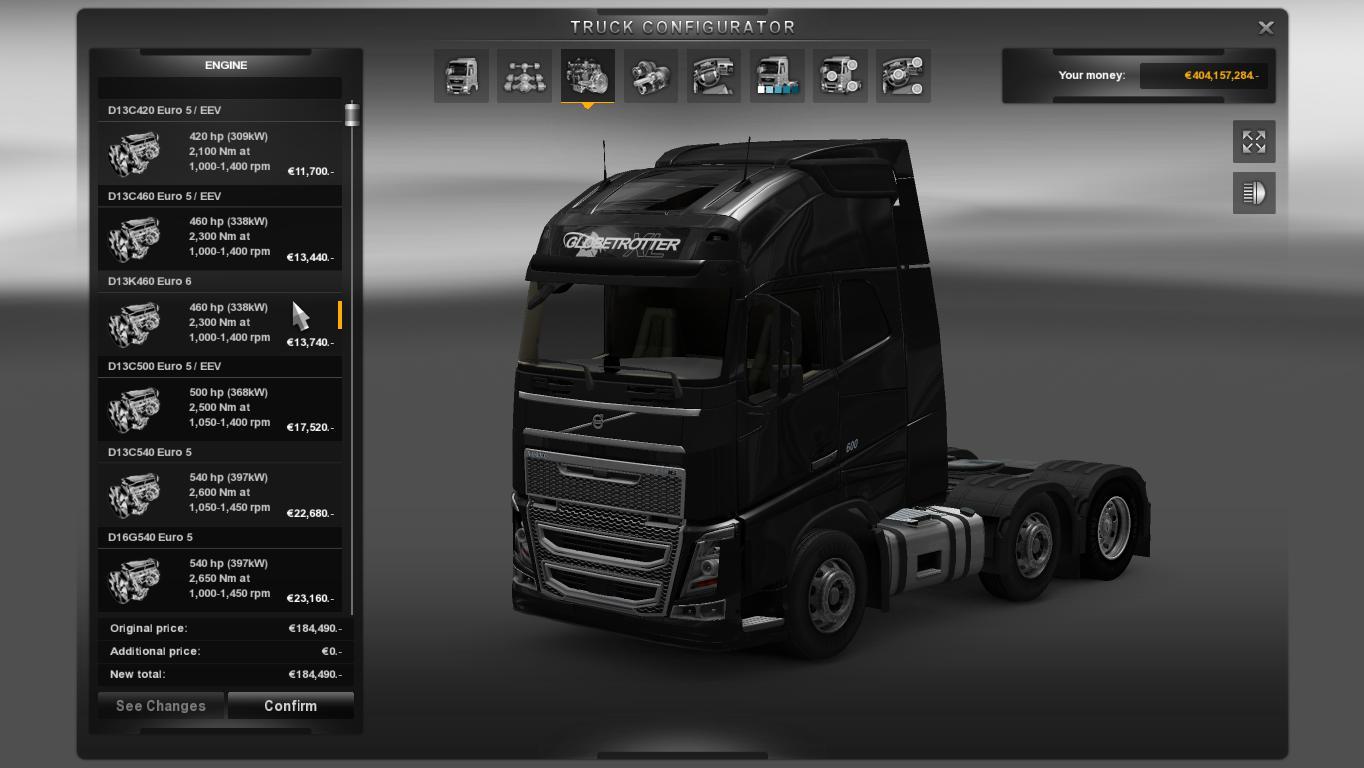Pick the D13K460 Euro 6 engine
Image resolution: width=1364 pixels, height=768 pixels.
[x=220, y=322]
